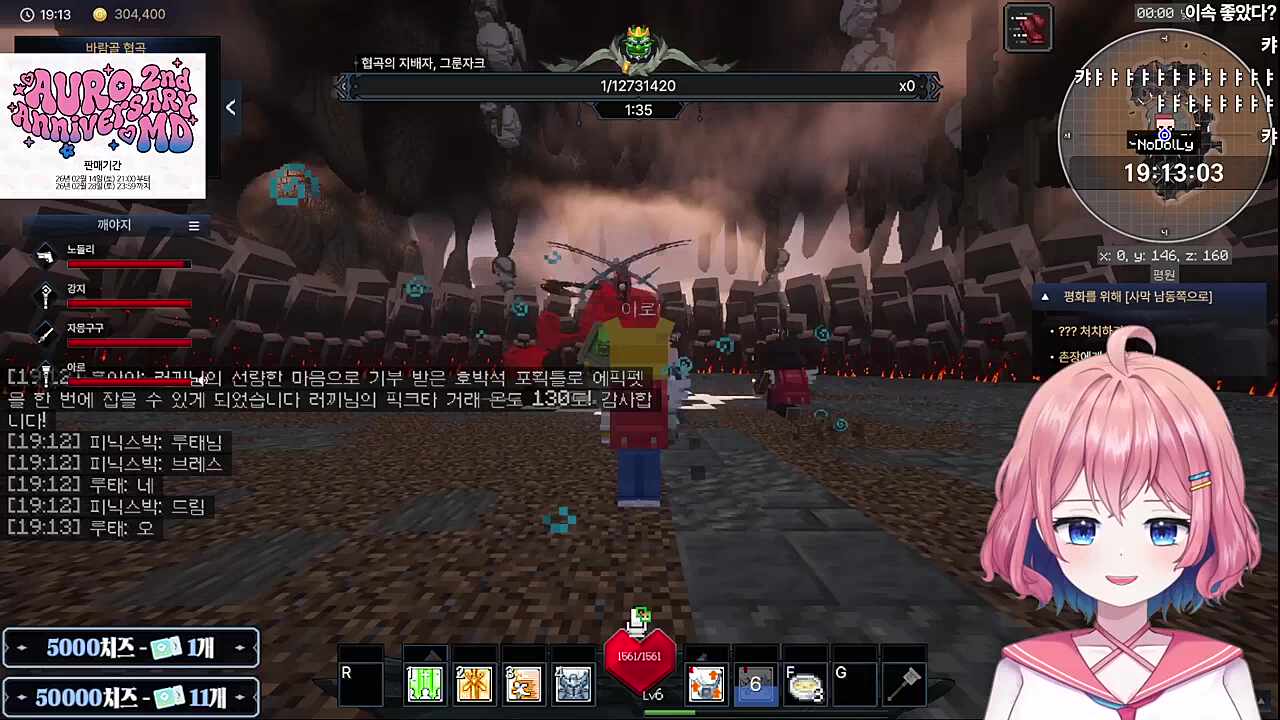Click the 50000치즈 11개 purchase button
The height and width of the screenshot is (720, 1280).
coord(130,697)
